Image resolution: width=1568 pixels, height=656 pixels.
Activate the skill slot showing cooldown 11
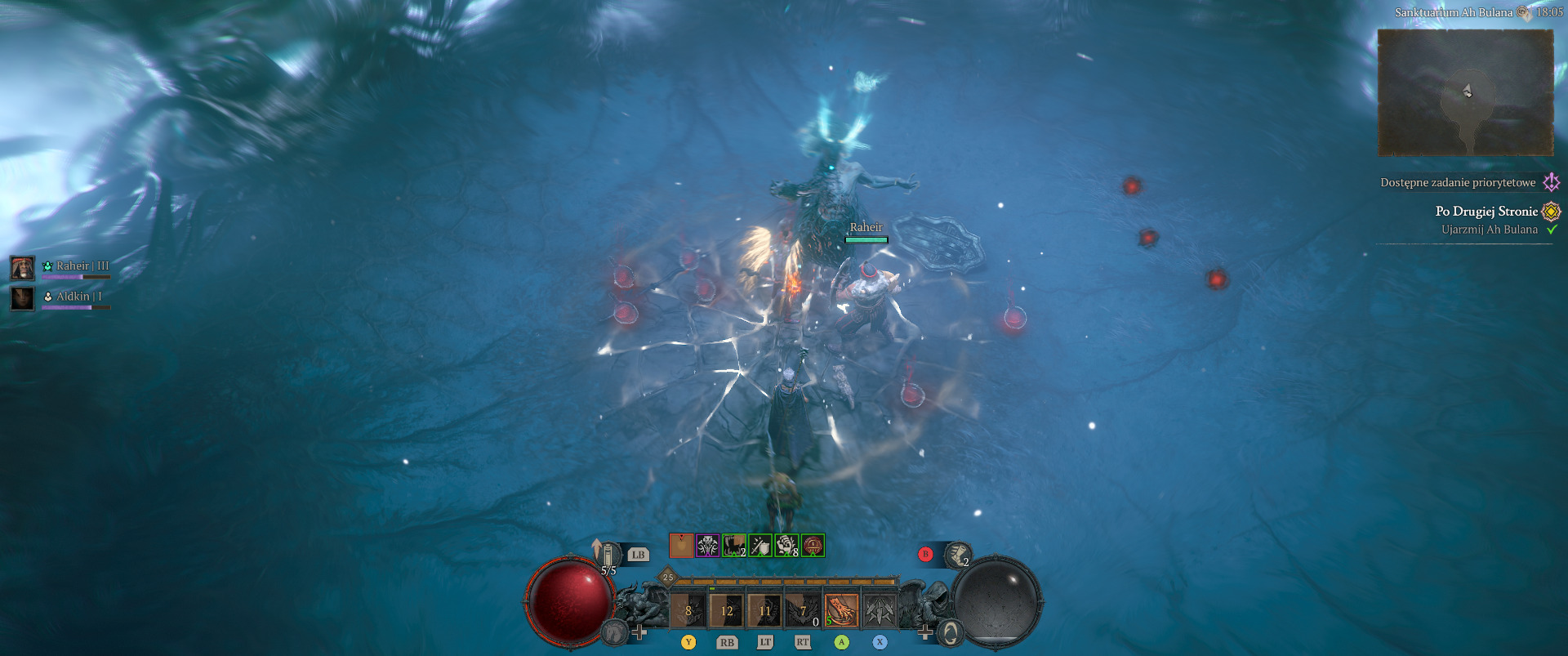[764, 610]
